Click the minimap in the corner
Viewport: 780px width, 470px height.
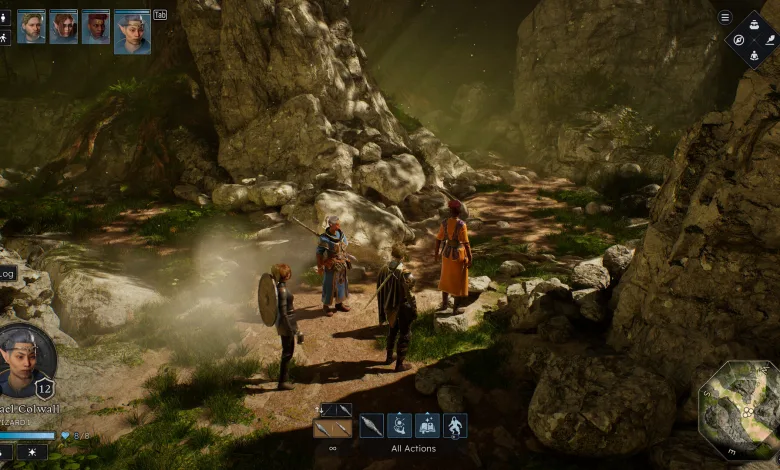click(740, 409)
